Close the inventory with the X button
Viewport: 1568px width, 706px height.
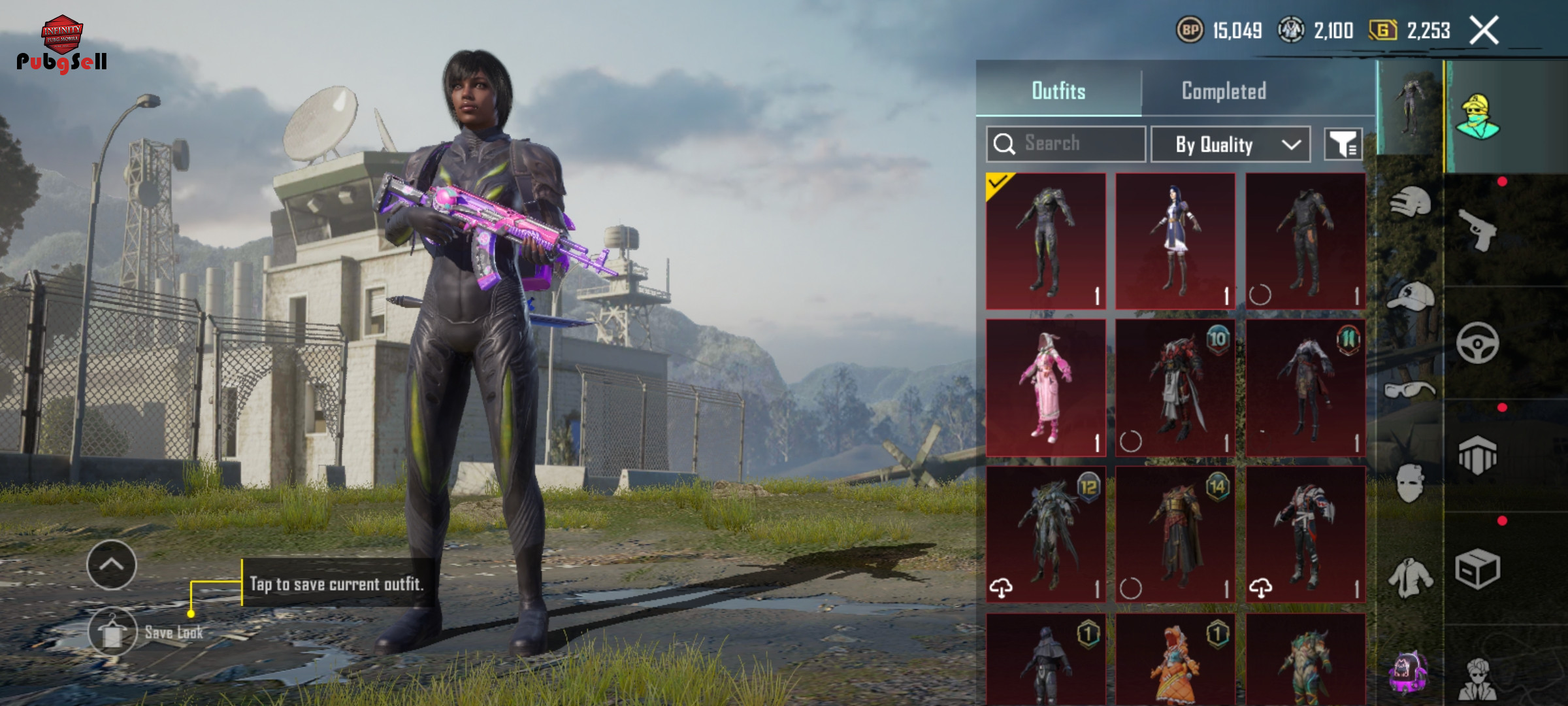click(1483, 30)
